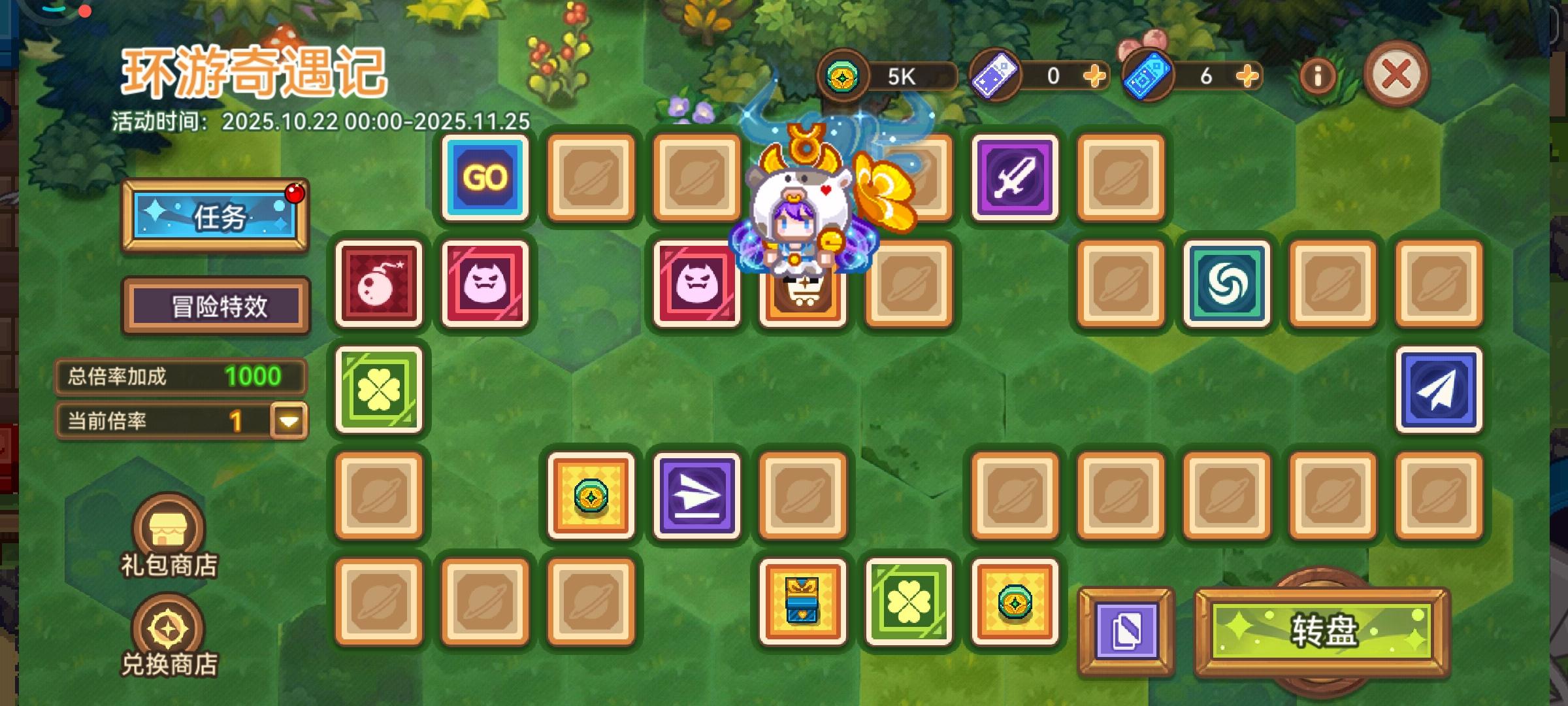Select the GO tile on the board
The height and width of the screenshot is (706, 1568).
(x=484, y=178)
